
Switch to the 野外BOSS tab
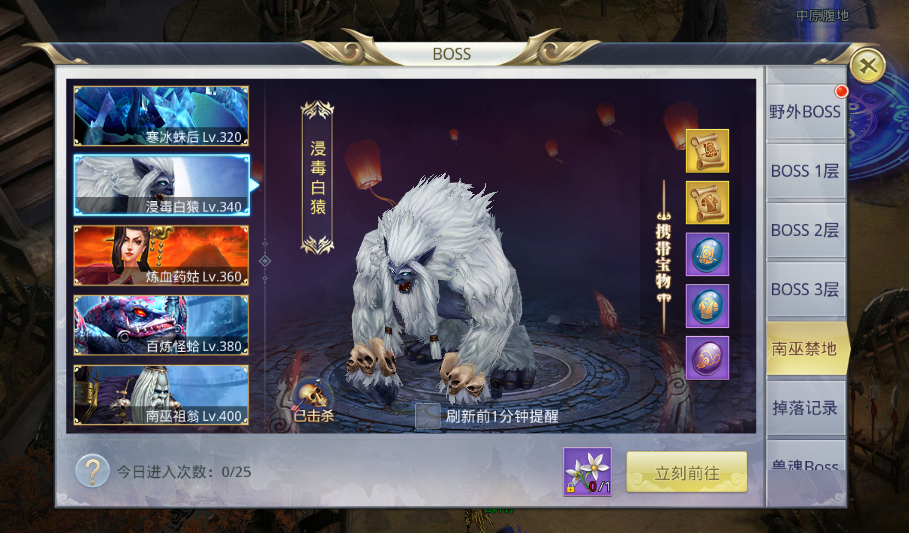(x=805, y=112)
